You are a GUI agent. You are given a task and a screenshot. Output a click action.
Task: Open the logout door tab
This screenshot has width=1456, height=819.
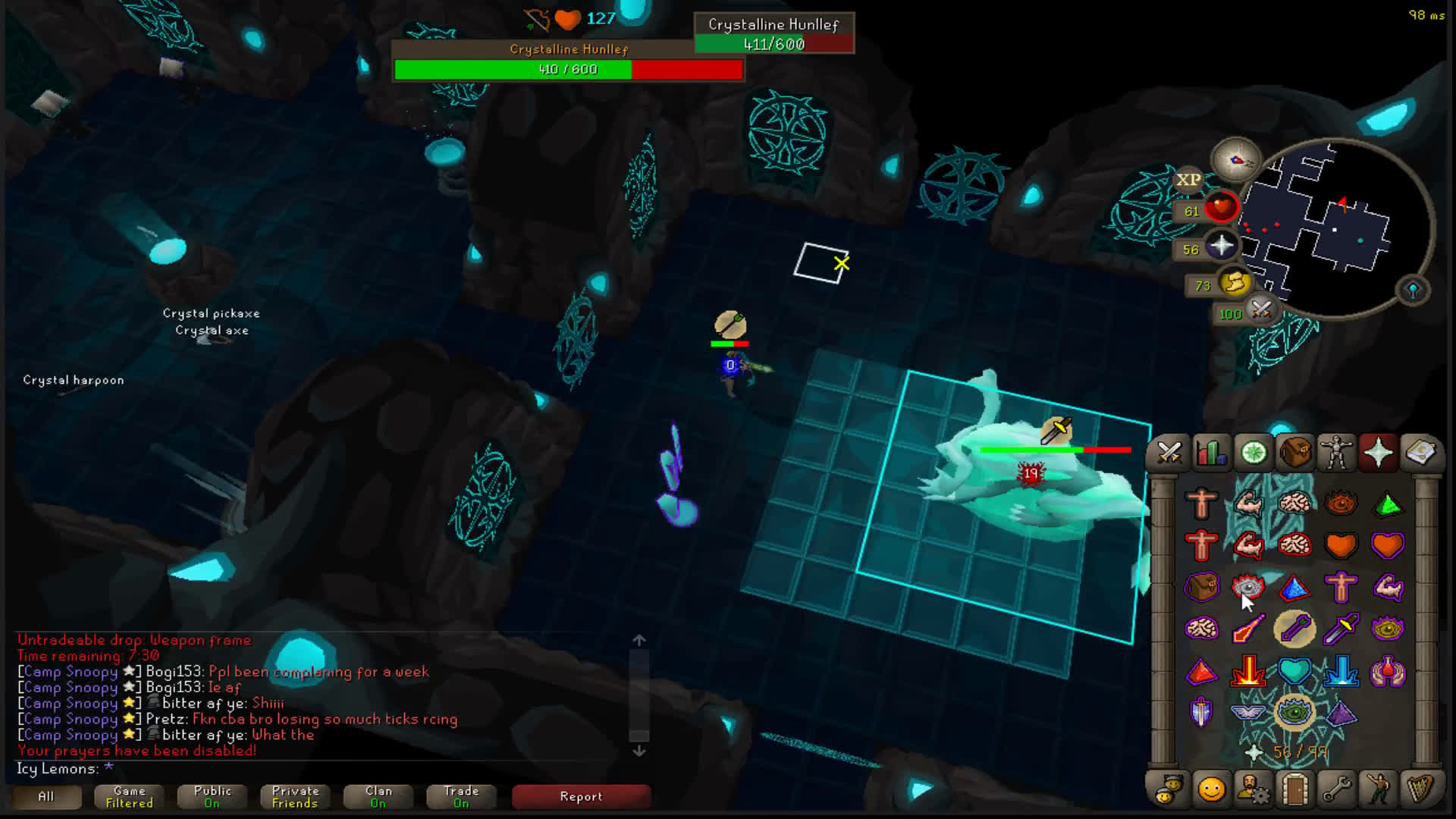[x=1295, y=789]
